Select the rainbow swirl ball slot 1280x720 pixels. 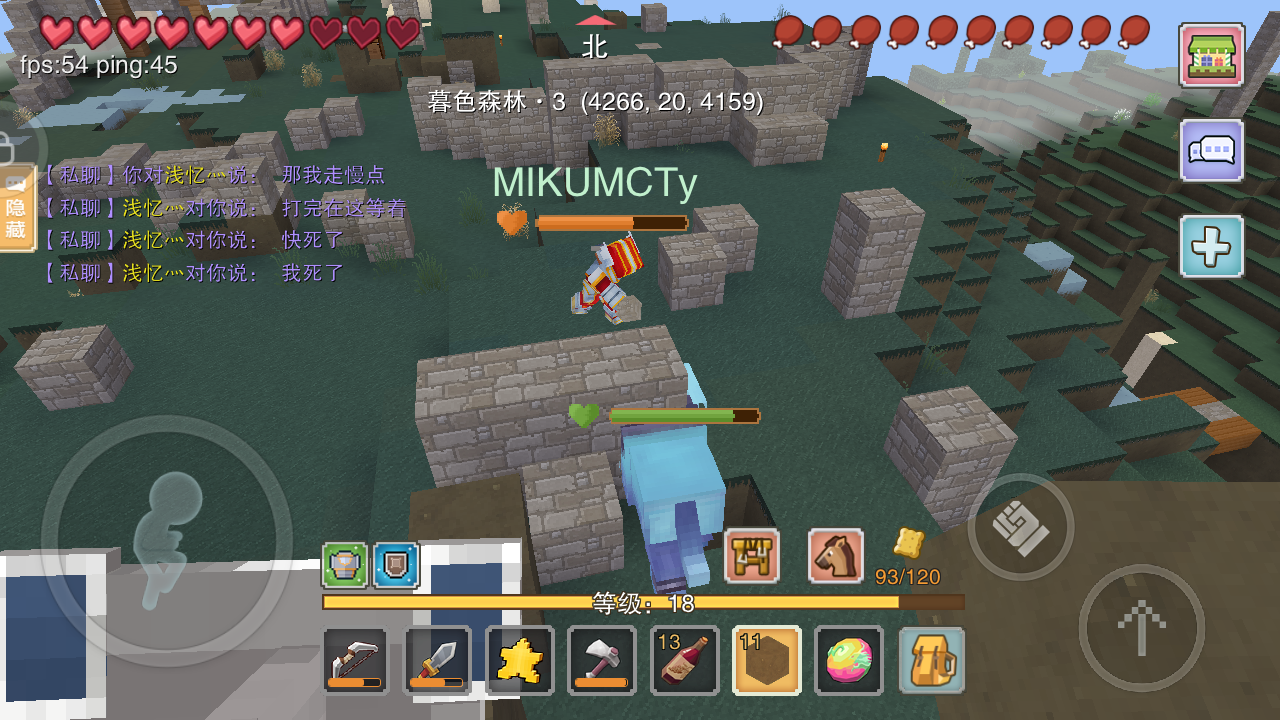[848, 660]
